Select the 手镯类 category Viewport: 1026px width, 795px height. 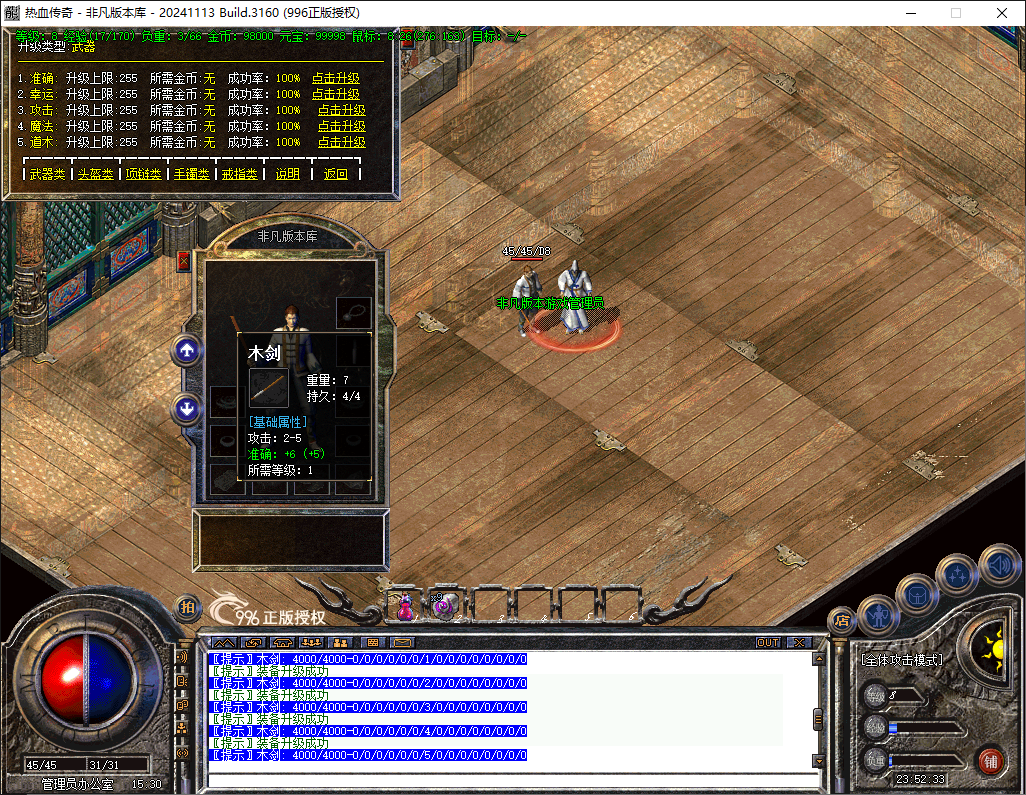coord(191,174)
